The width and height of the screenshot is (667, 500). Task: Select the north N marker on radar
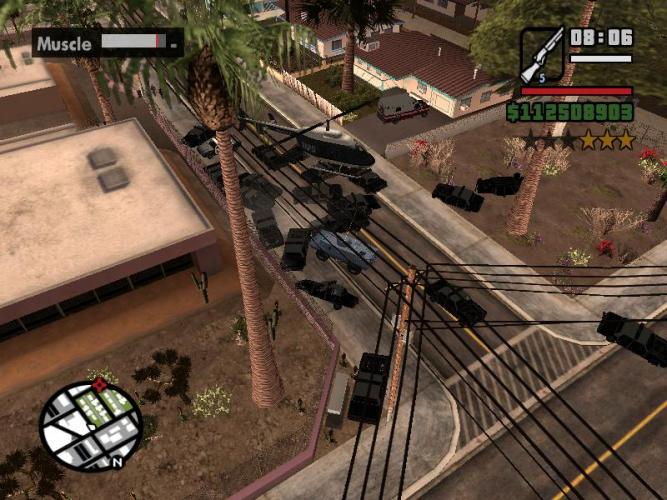click(x=118, y=462)
